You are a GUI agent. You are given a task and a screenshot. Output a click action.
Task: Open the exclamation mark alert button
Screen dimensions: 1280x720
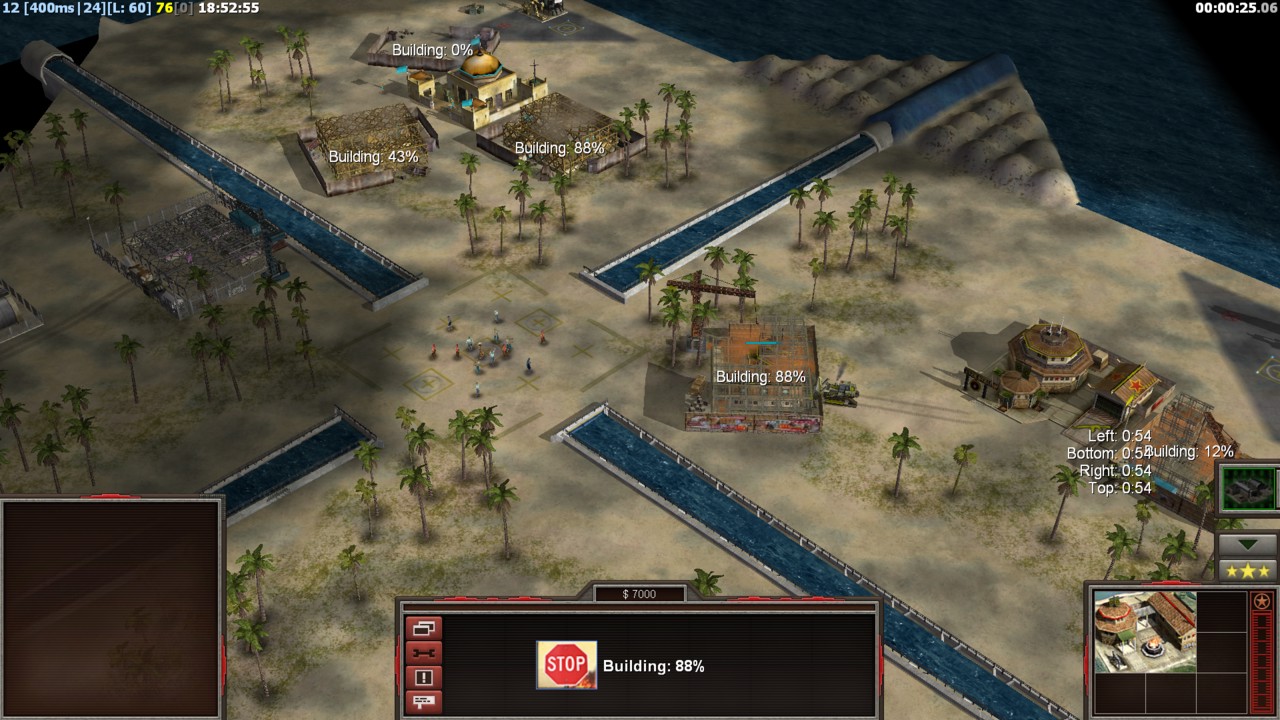pos(423,678)
